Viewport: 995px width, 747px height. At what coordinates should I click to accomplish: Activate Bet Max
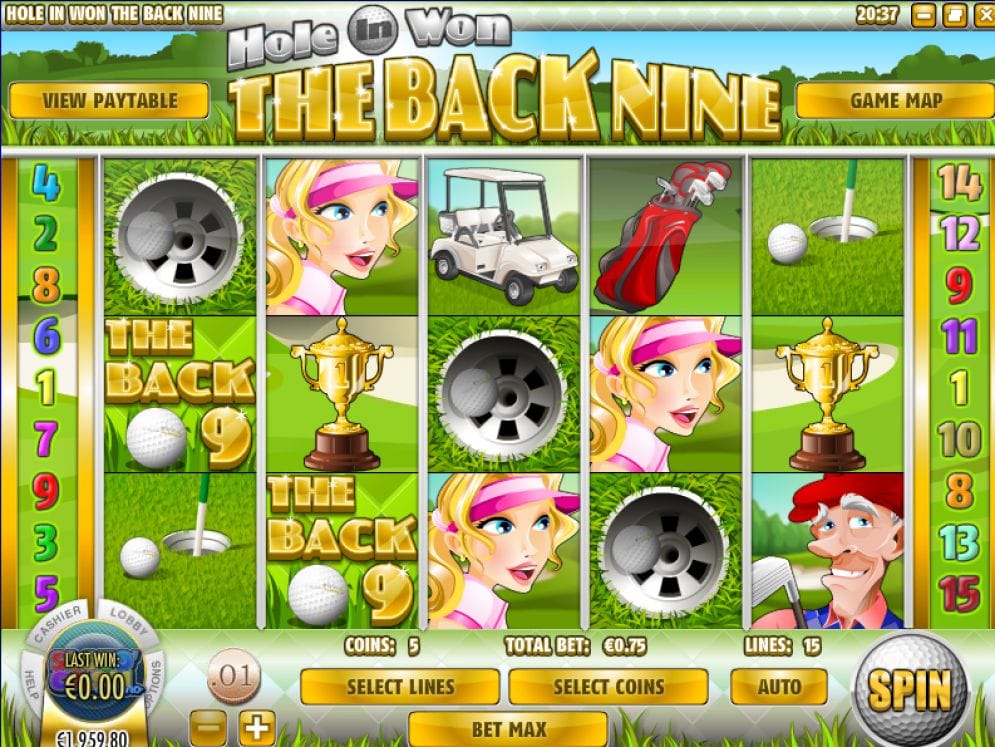[507, 728]
